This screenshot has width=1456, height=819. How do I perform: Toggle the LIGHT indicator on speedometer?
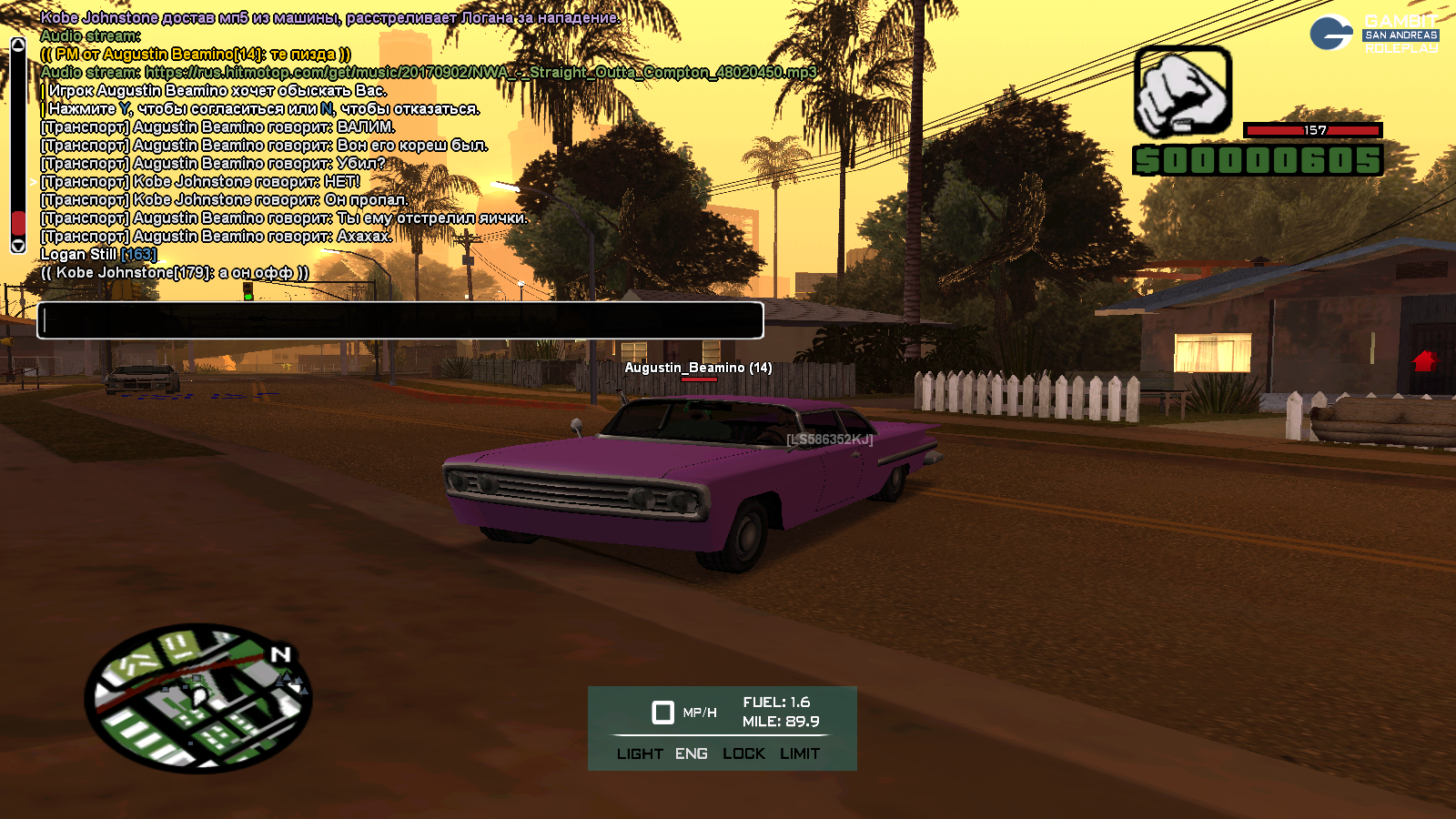click(x=640, y=753)
